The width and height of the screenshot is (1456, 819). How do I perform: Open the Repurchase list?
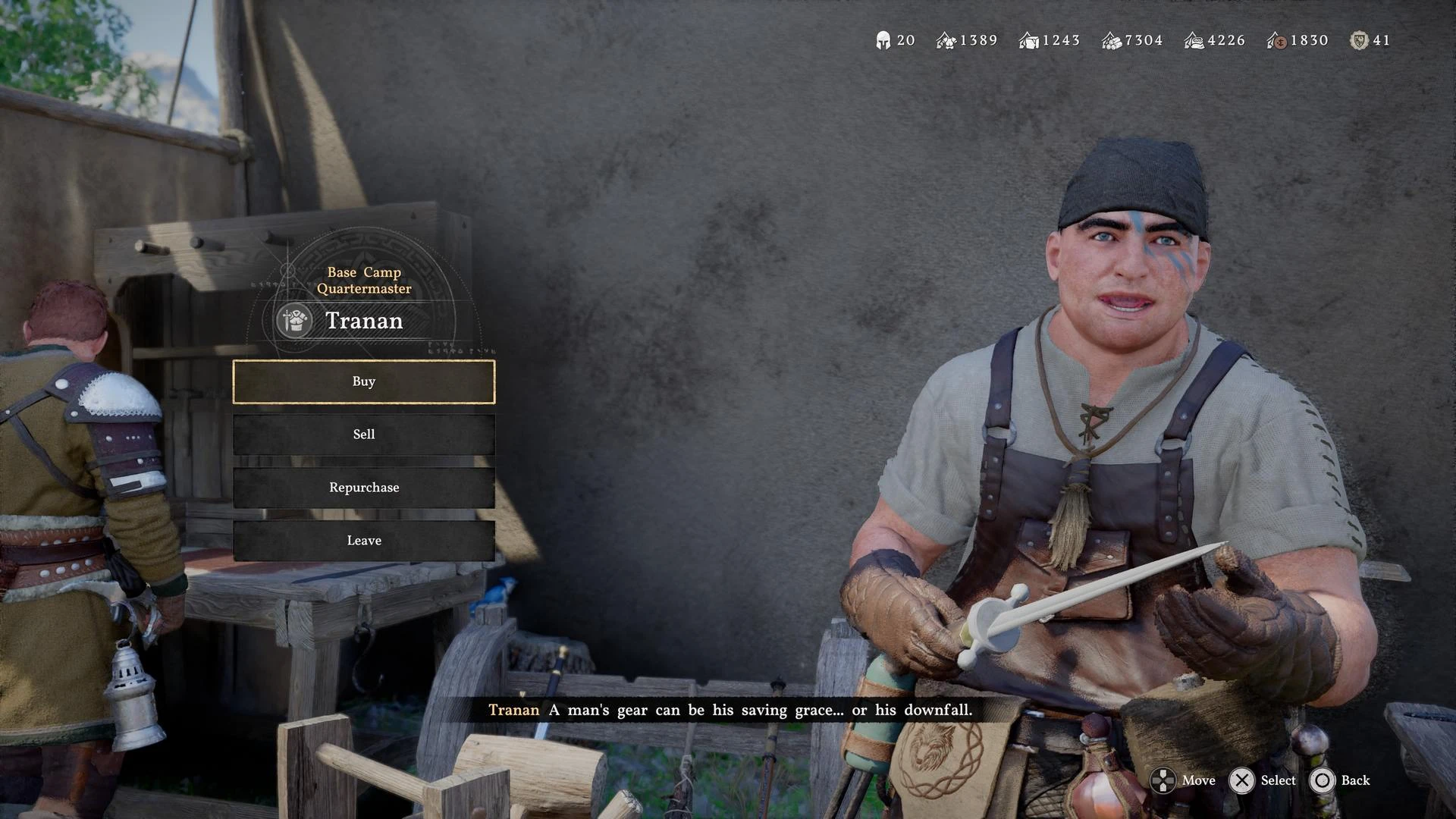[364, 488]
